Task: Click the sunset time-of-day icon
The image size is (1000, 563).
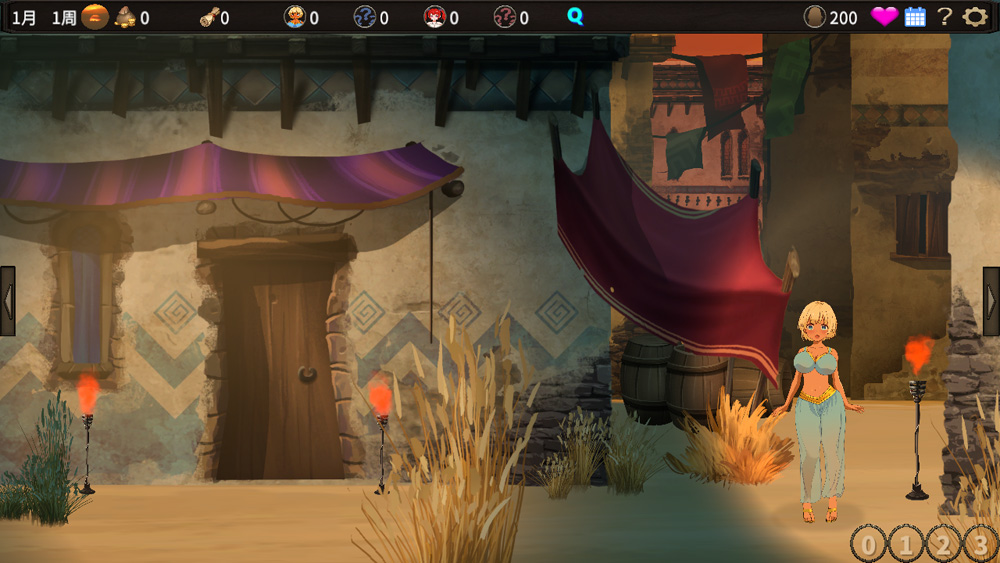Action: click(x=95, y=17)
